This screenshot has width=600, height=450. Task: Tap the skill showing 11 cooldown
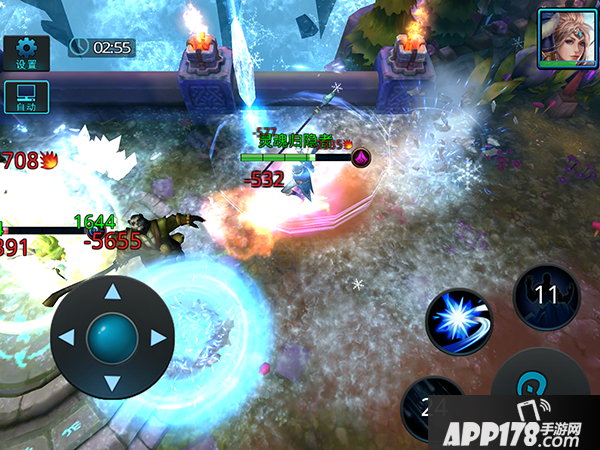(x=546, y=296)
